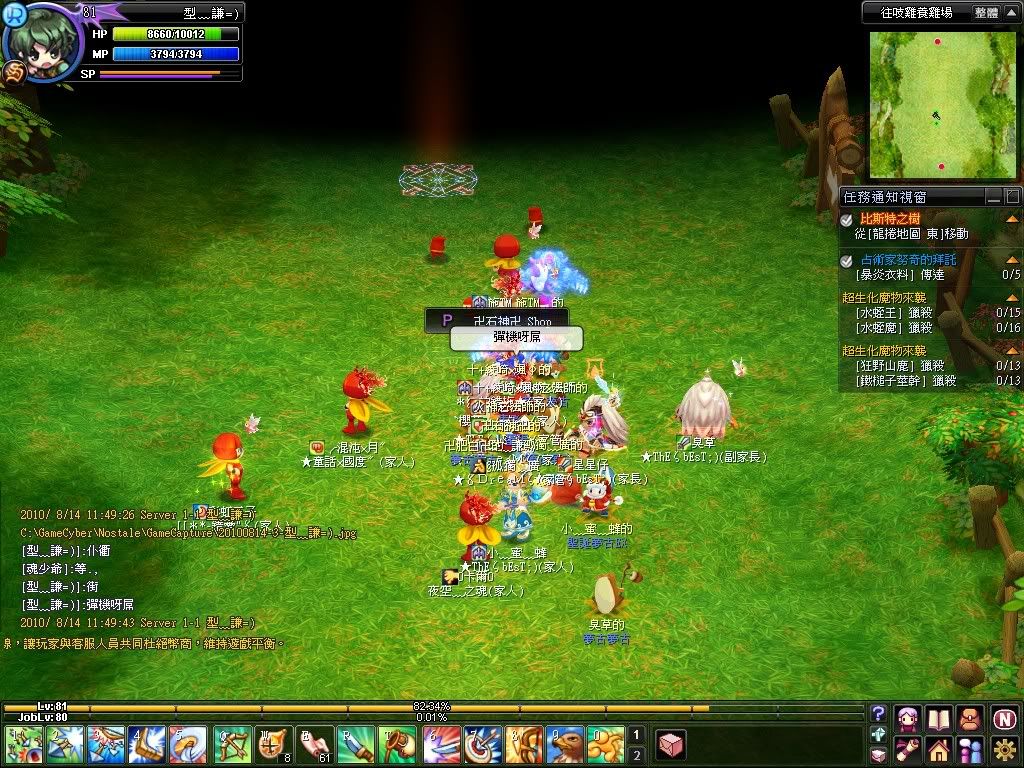Viewport: 1024px width, 768px height.
Task: Activate the eagle head skill
Action: [x=565, y=745]
